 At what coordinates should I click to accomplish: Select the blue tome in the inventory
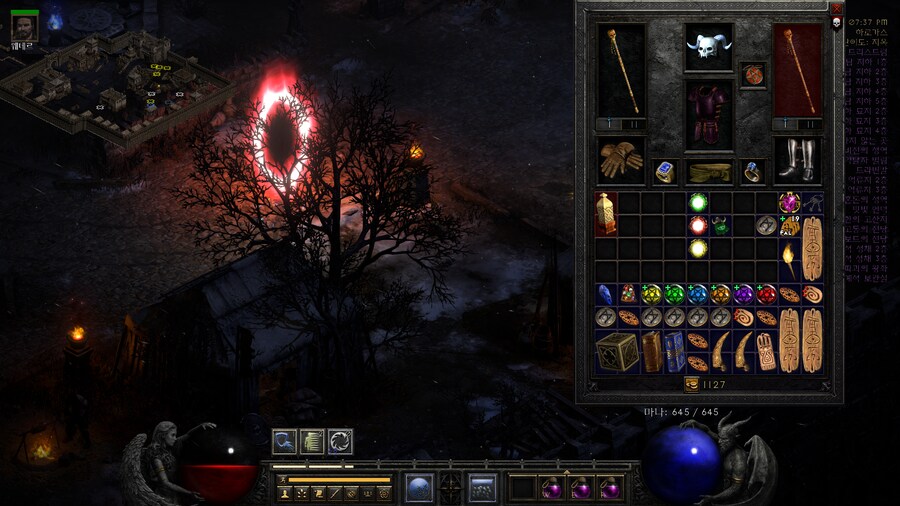click(x=674, y=351)
